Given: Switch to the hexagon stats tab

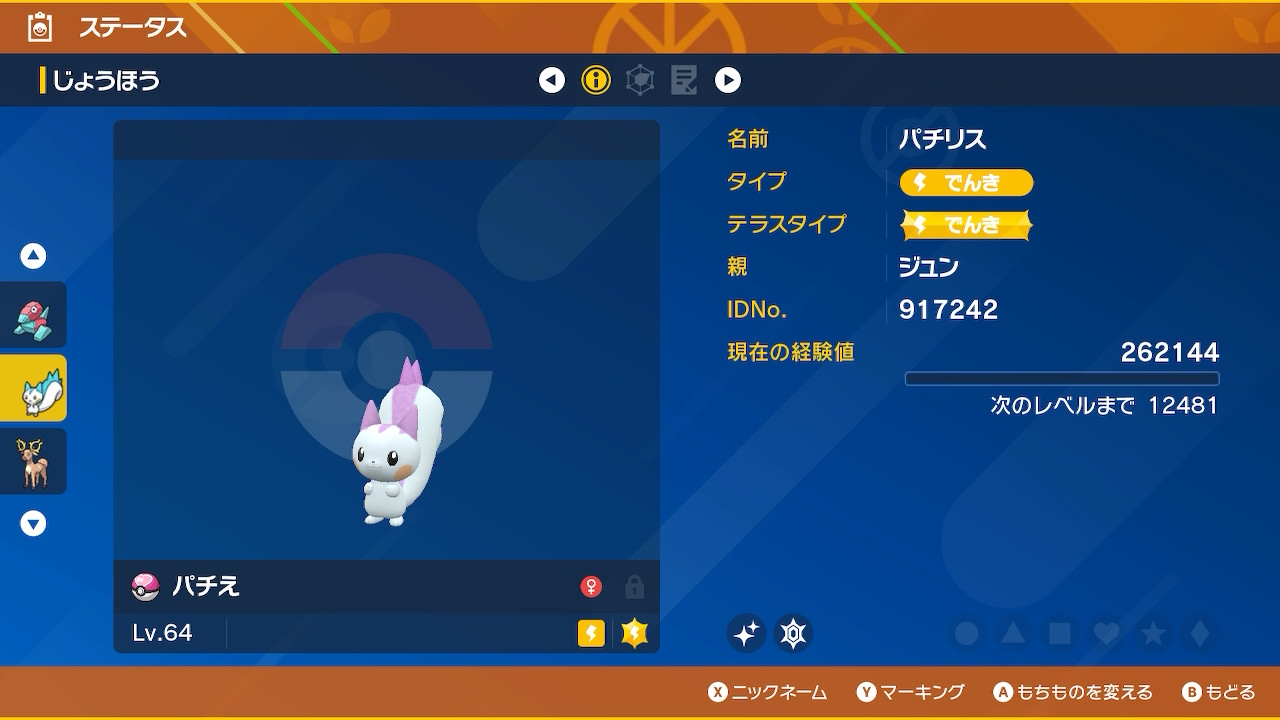Looking at the screenshot, I should coord(640,80).
